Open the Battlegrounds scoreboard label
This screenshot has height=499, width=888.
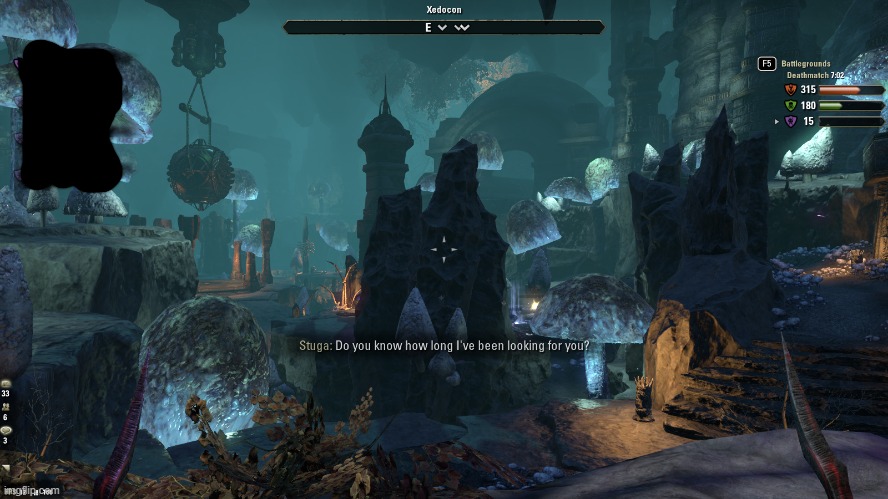806,63
